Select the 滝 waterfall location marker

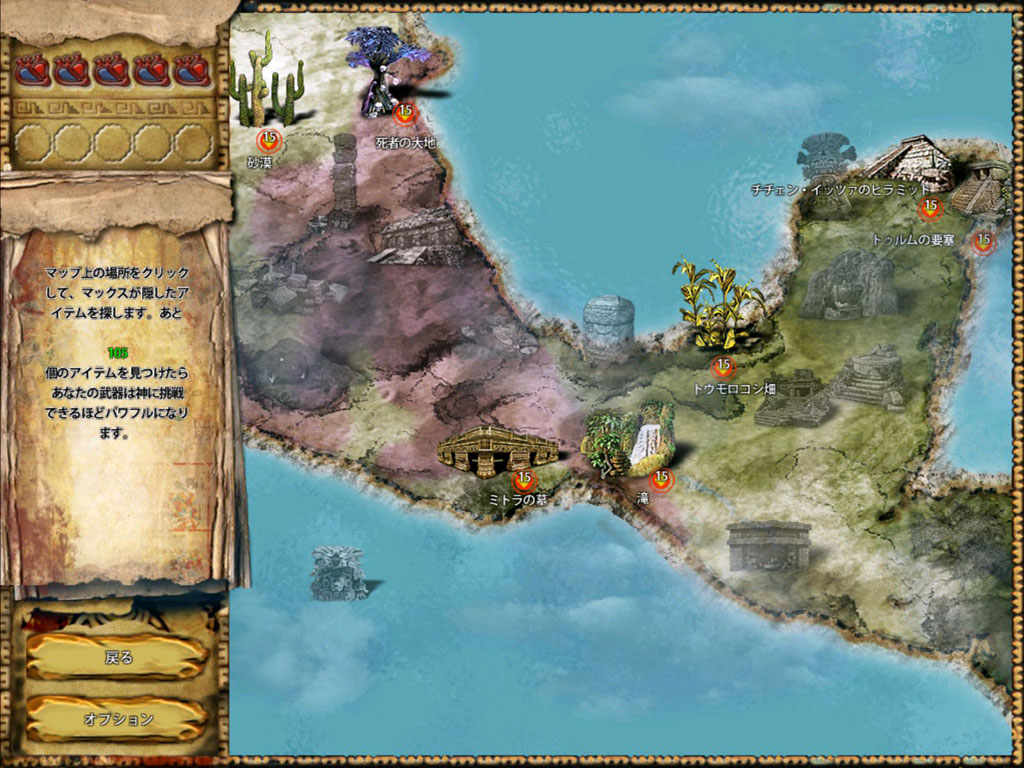(661, 479)
